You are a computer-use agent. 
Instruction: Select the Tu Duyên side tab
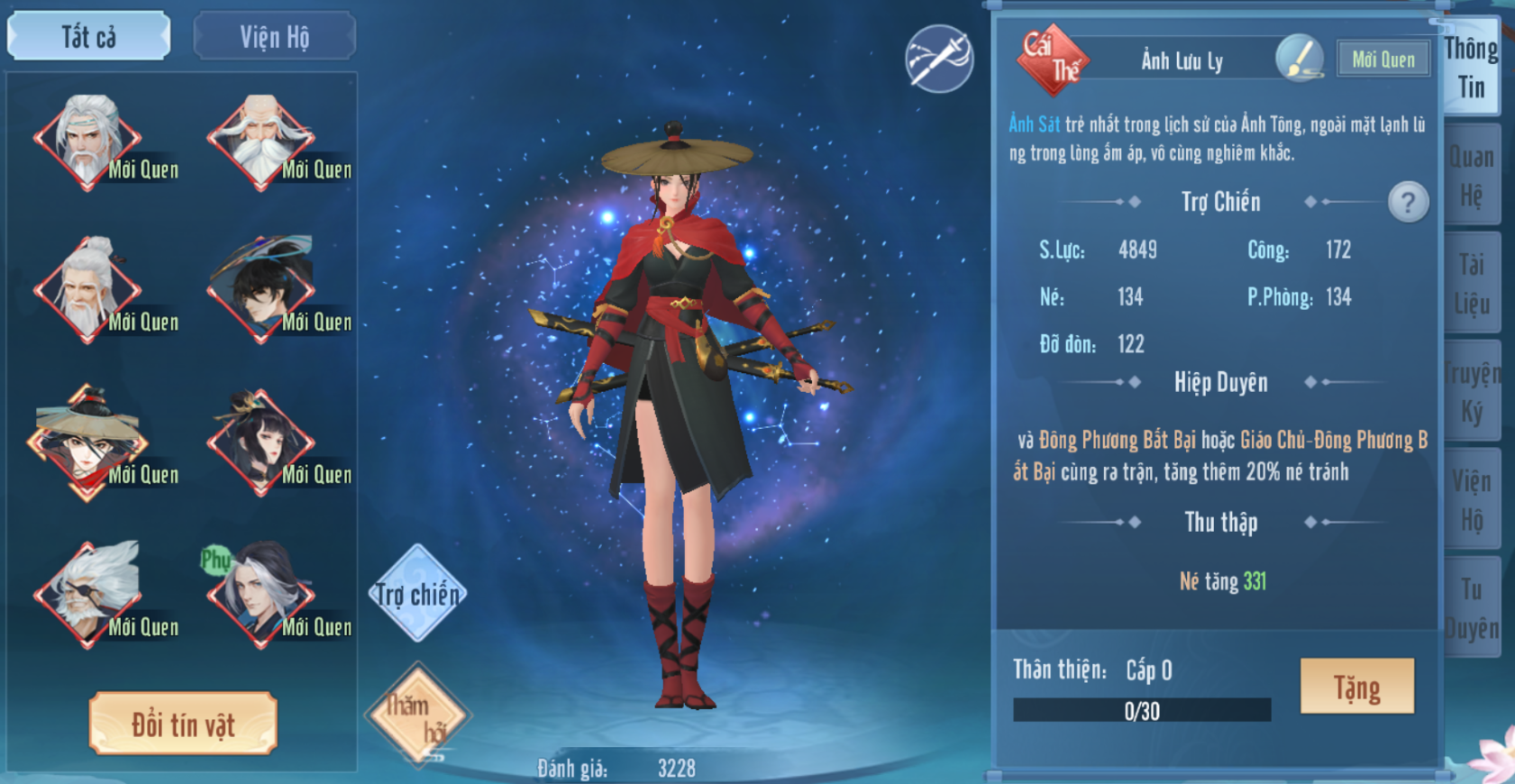(1471, 608)
